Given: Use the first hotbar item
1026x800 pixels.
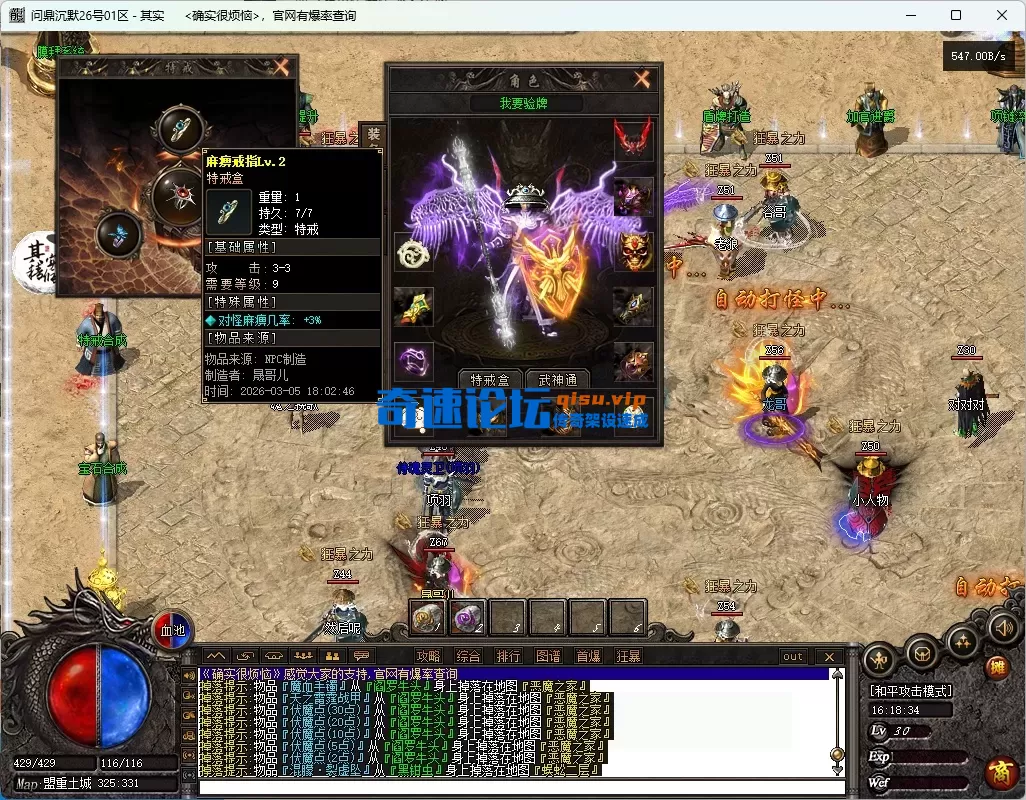Looking at the screenshot, I should (427, 618).
